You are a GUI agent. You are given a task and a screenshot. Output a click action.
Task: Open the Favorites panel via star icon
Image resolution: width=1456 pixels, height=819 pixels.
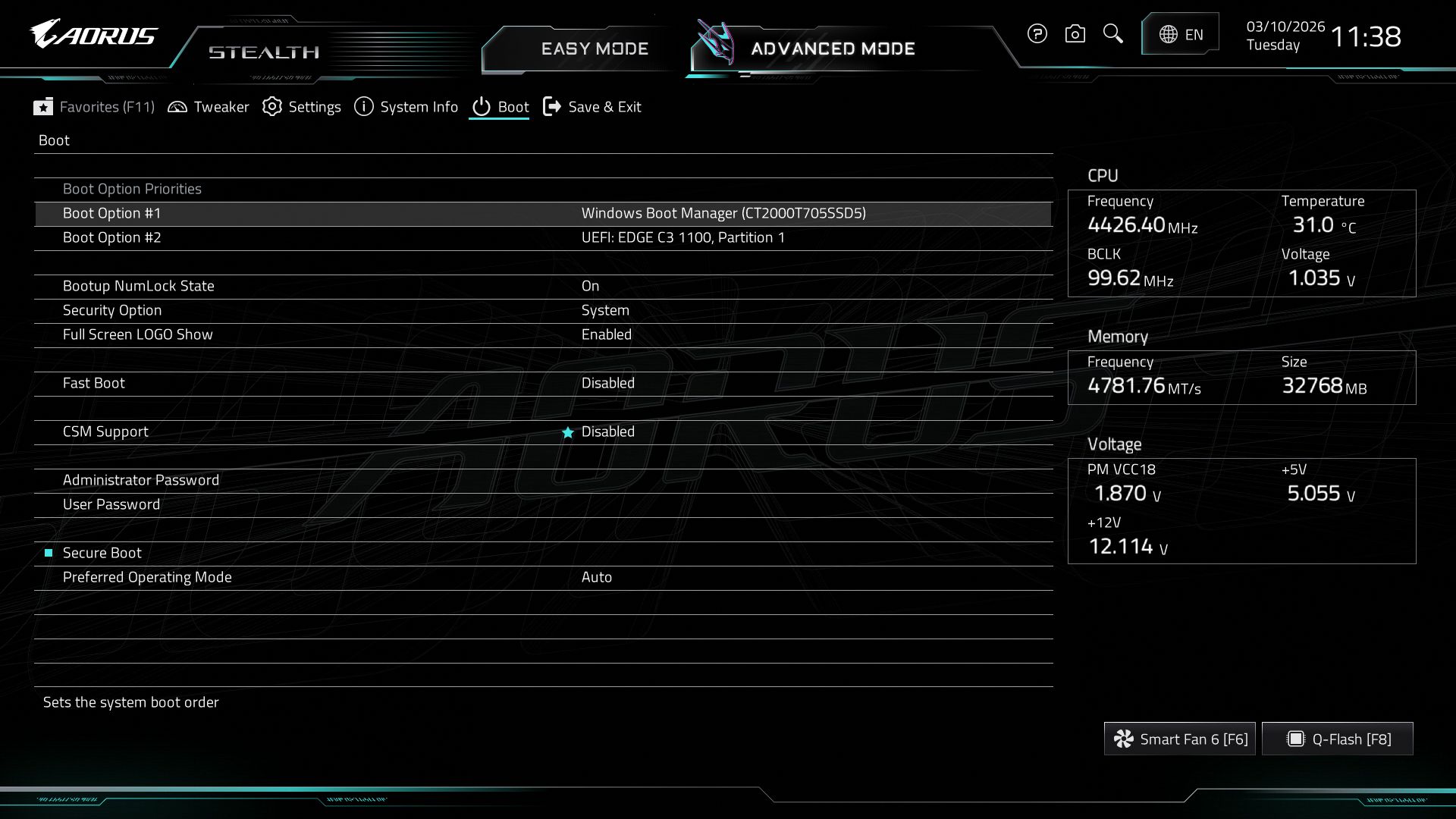click(x=44, y=107)
